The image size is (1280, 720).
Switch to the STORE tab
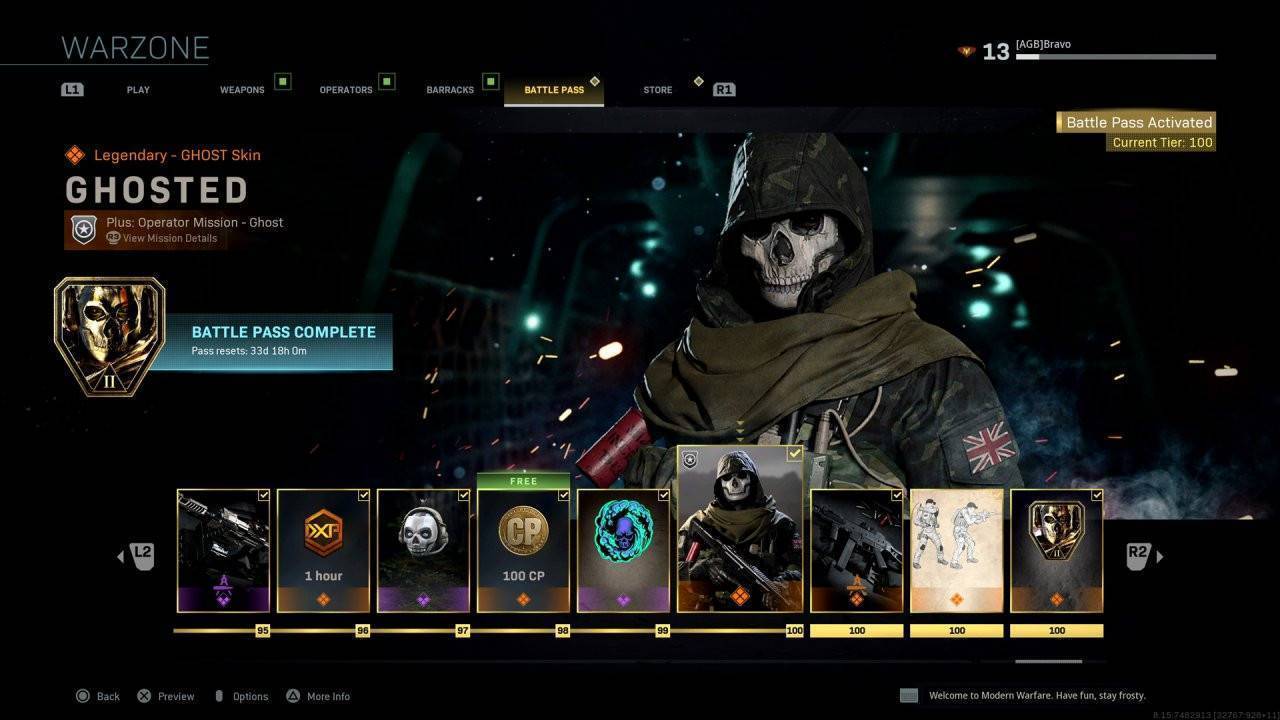pyautogui.click(x=657, y=89)
